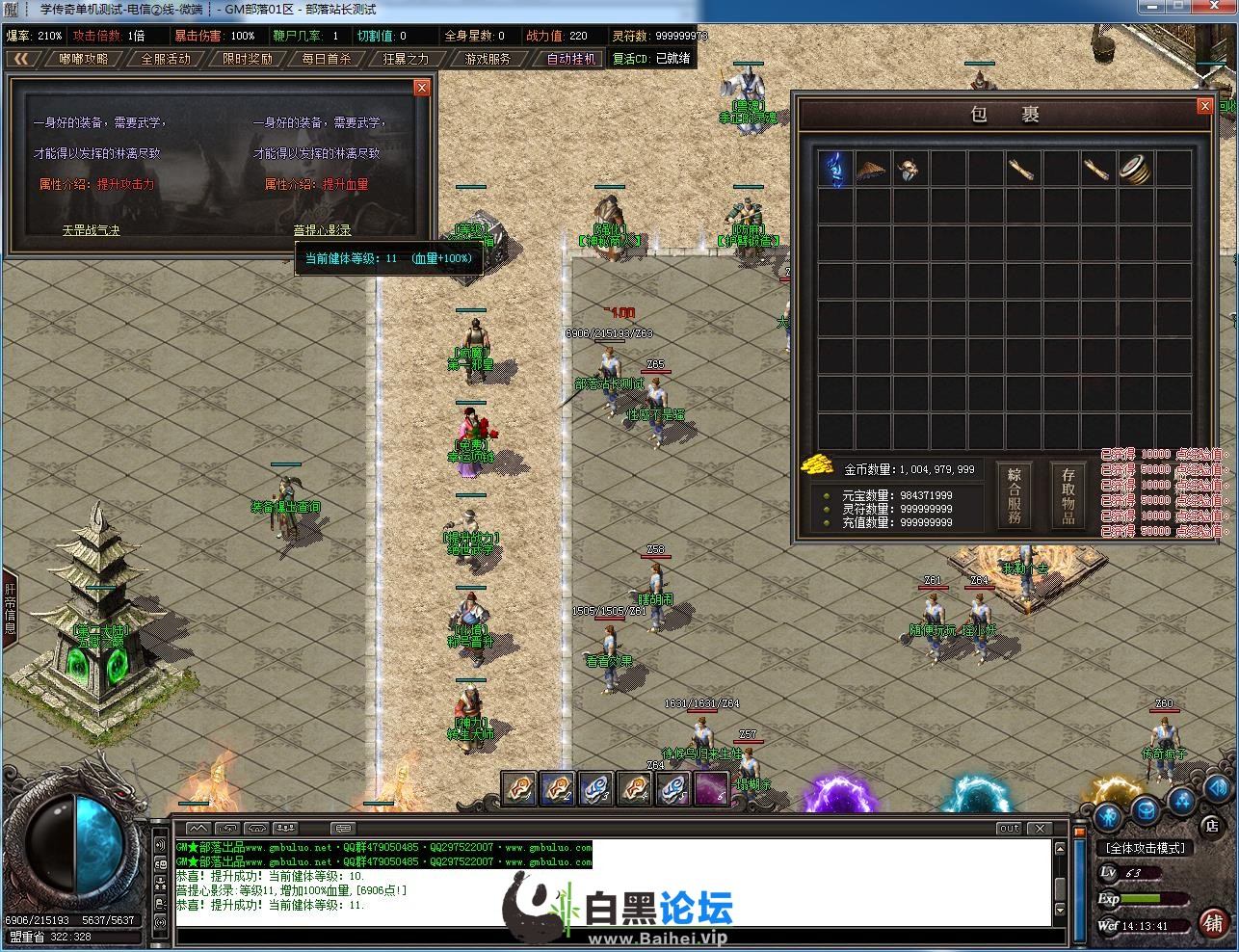The height and width of the screenshot is (952, 1239).
Task: Close the martial arts dialogue window
Action: pyautogui.click(x=421, y=88)
